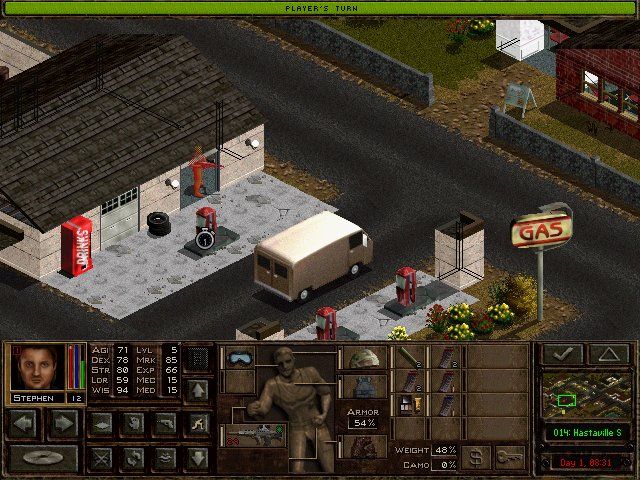640x480 pixels.
Task: Raise stance with the up arrow button
Action: (198, 389)
